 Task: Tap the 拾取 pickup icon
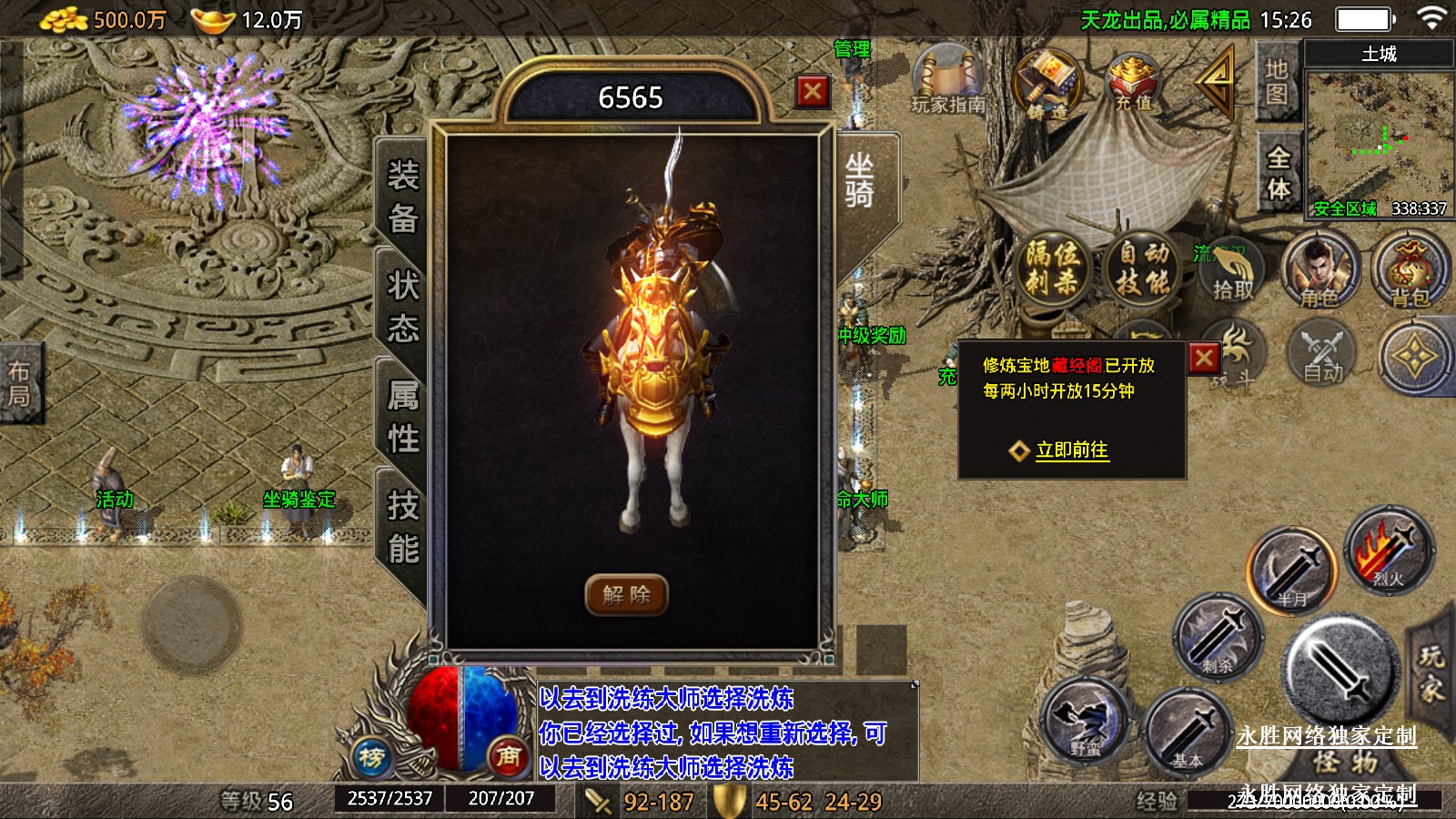[1232, 271]
